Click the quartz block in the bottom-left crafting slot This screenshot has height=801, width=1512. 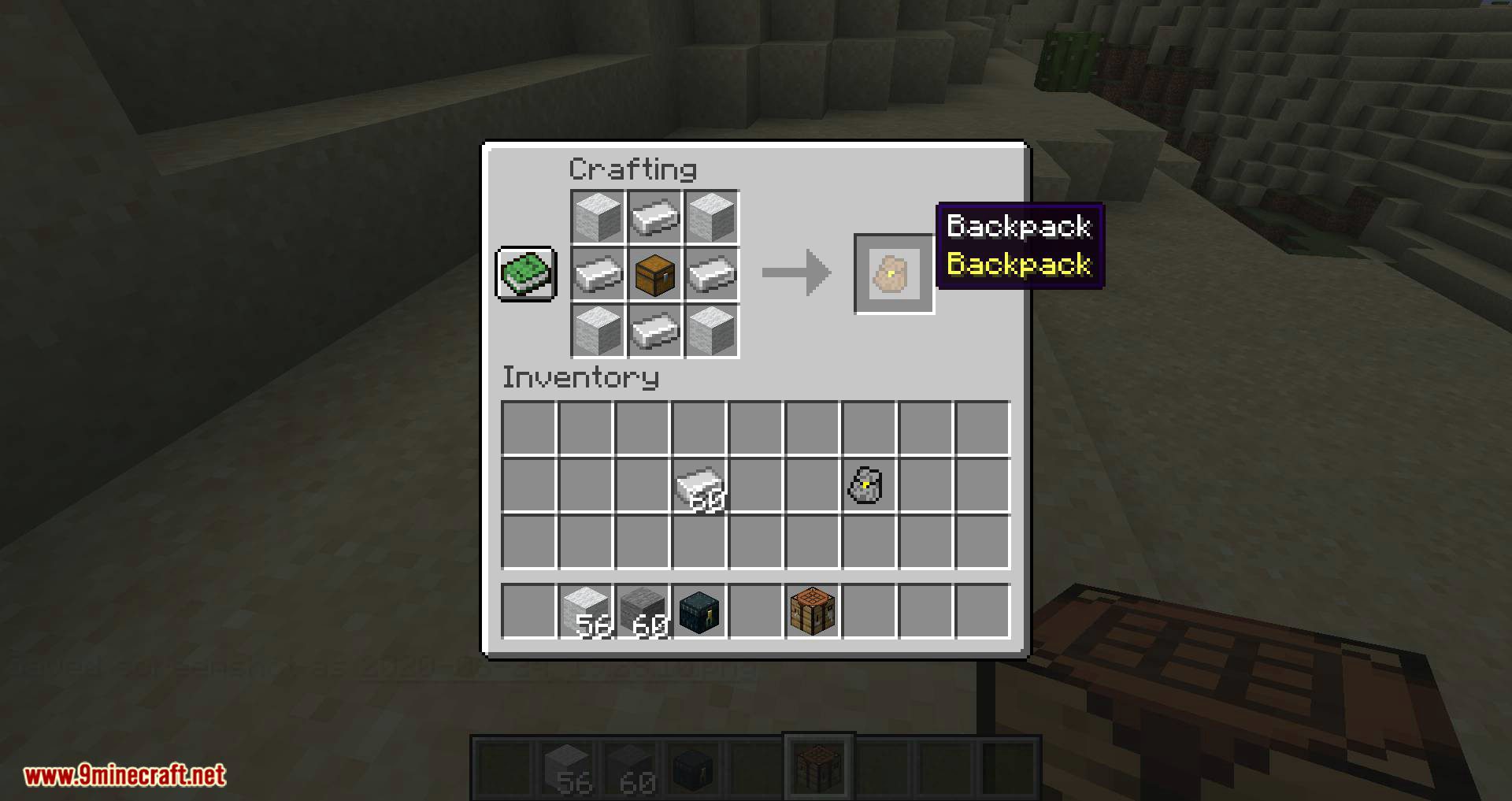597,332
